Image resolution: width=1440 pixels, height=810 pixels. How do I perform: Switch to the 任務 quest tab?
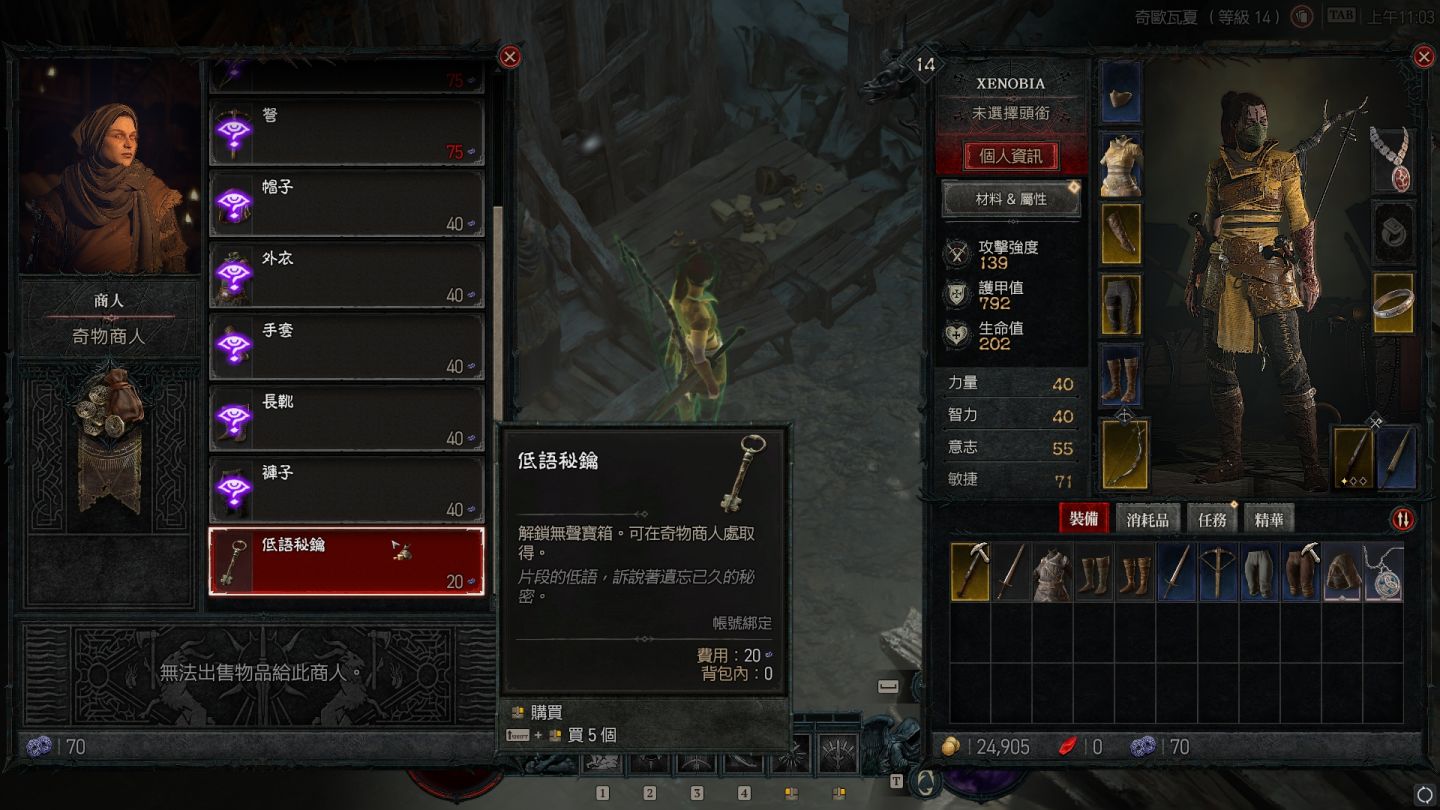(1212, 519)
